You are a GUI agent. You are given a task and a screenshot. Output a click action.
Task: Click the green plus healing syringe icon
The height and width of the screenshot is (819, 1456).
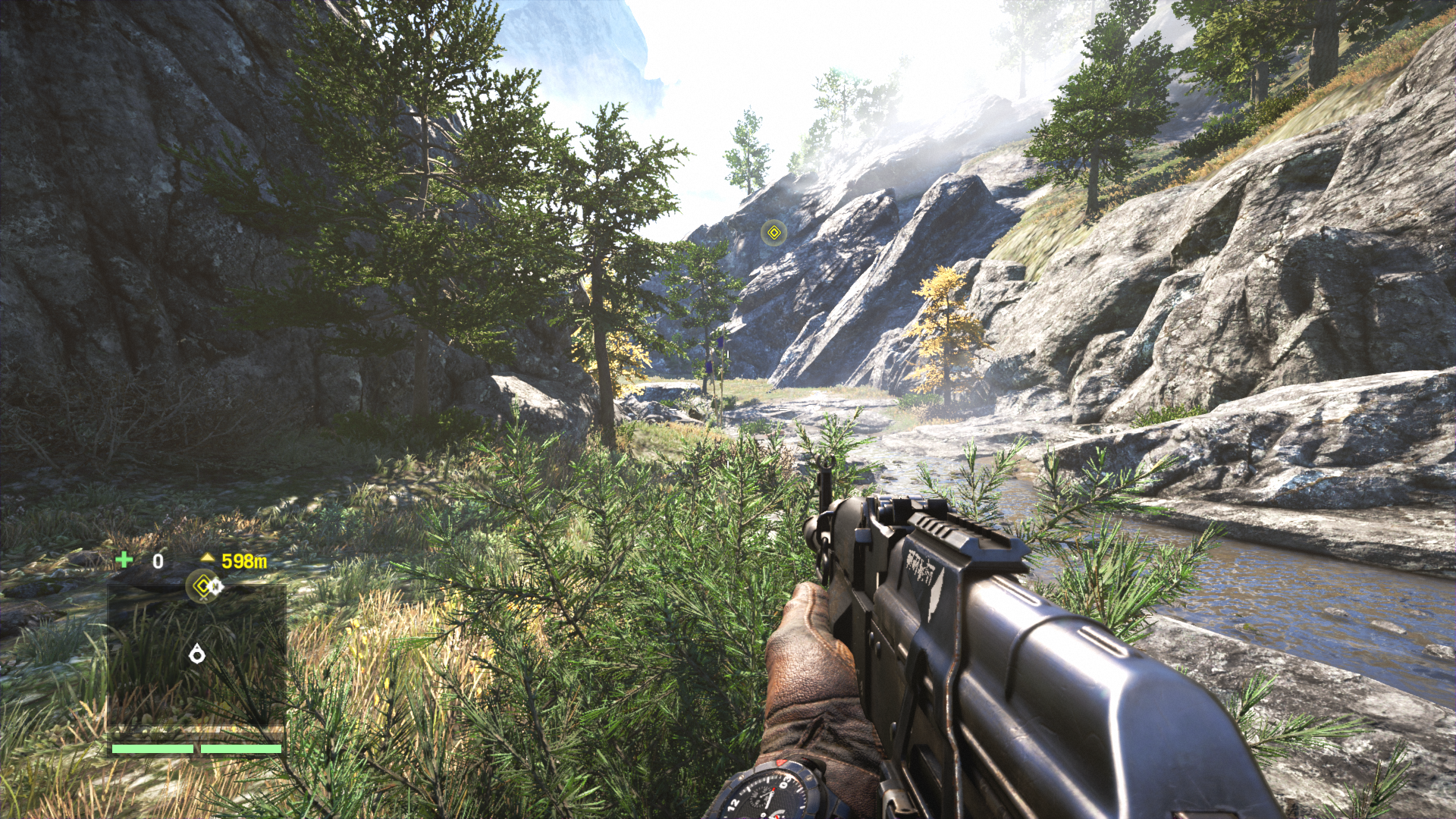(124, 560)
